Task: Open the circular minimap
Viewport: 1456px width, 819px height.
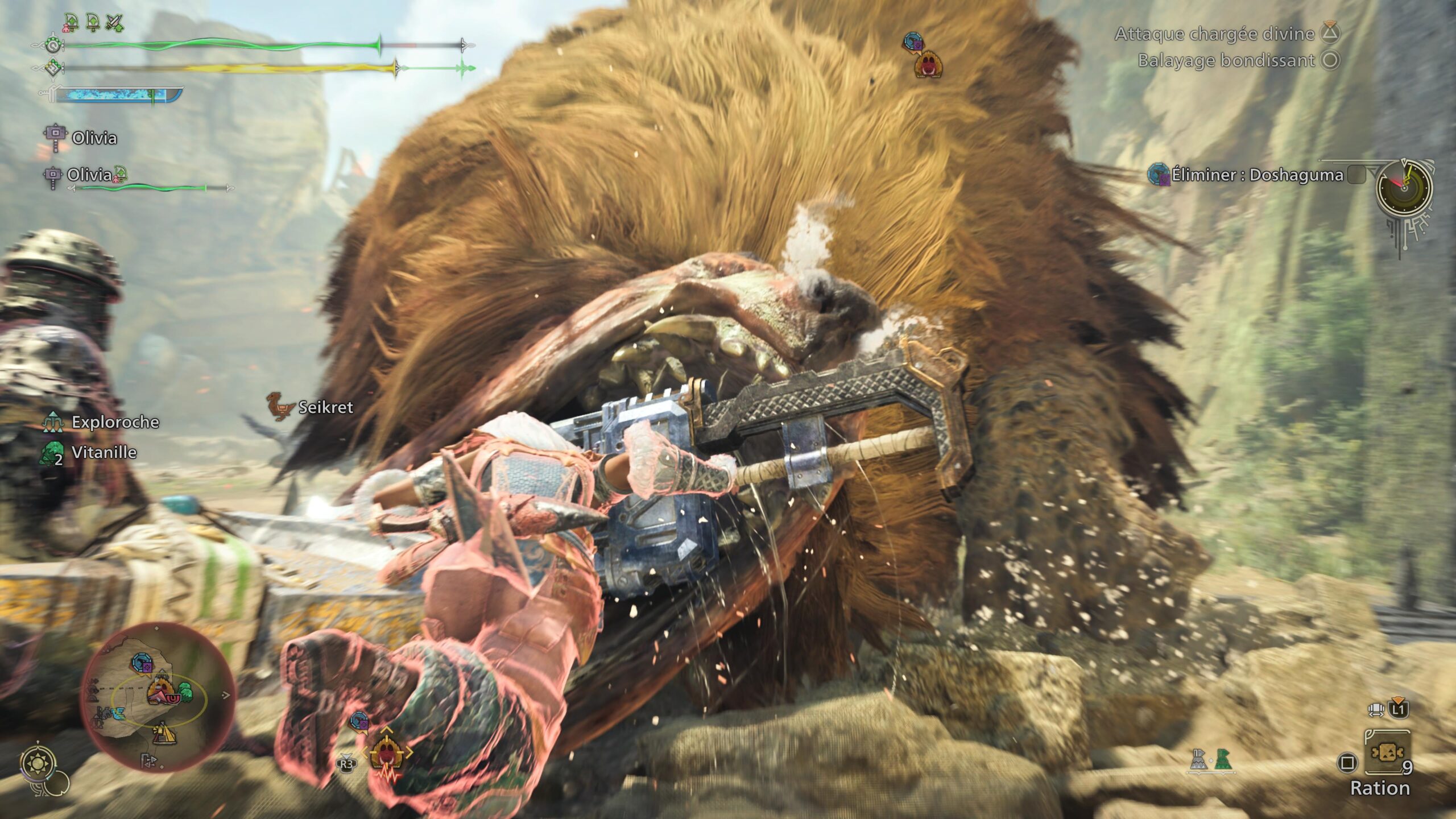Action: [x=158, y=697]
